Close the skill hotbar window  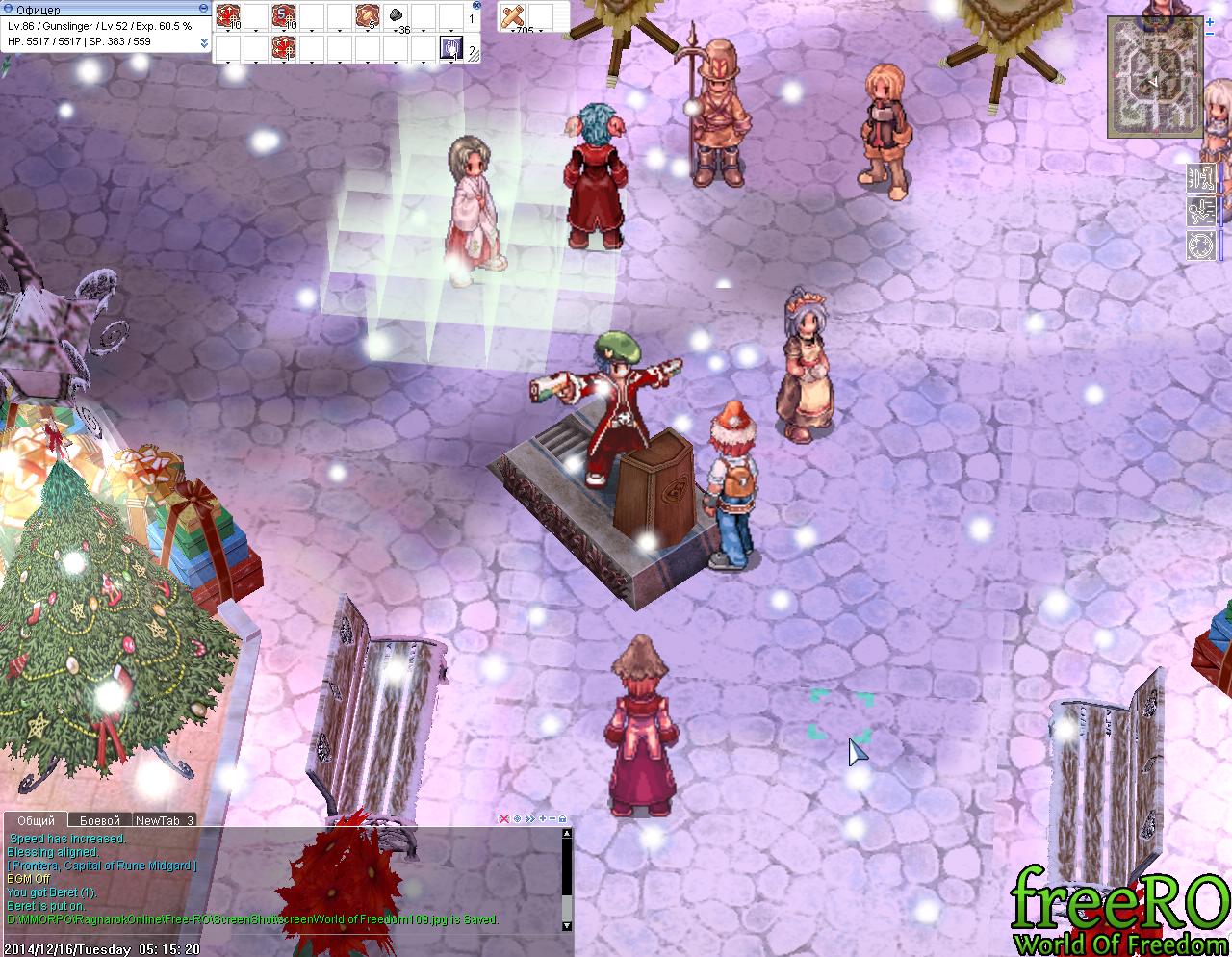[x=478, y=6]
